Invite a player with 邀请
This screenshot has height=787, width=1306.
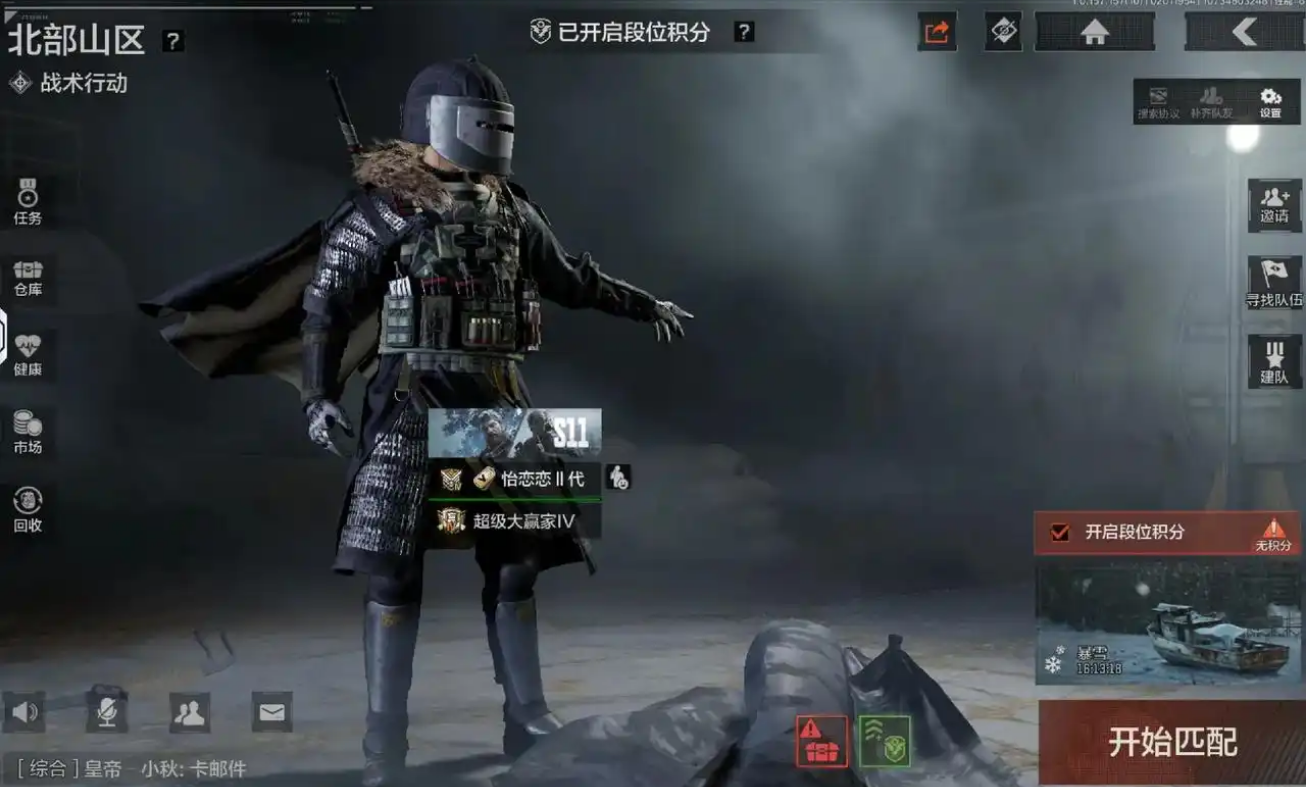coord(1274,205)
